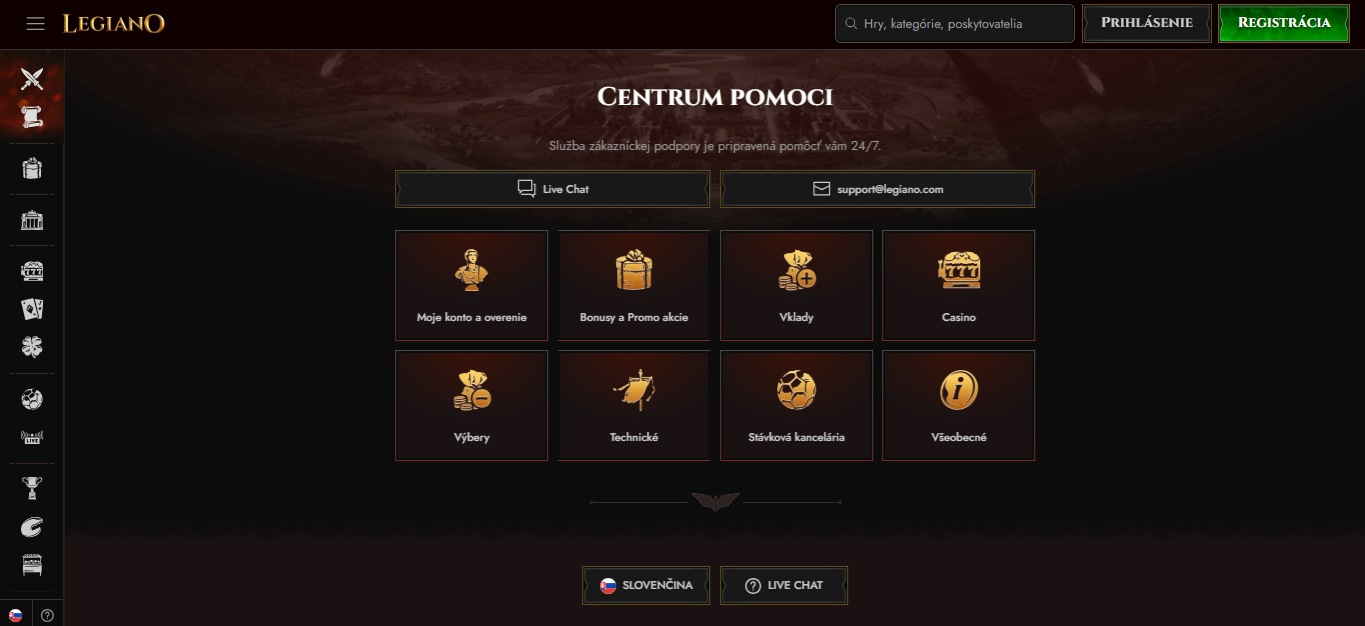Open the Prihlásenie login button
The image size is (1365, 626).
click(1146, 23)
